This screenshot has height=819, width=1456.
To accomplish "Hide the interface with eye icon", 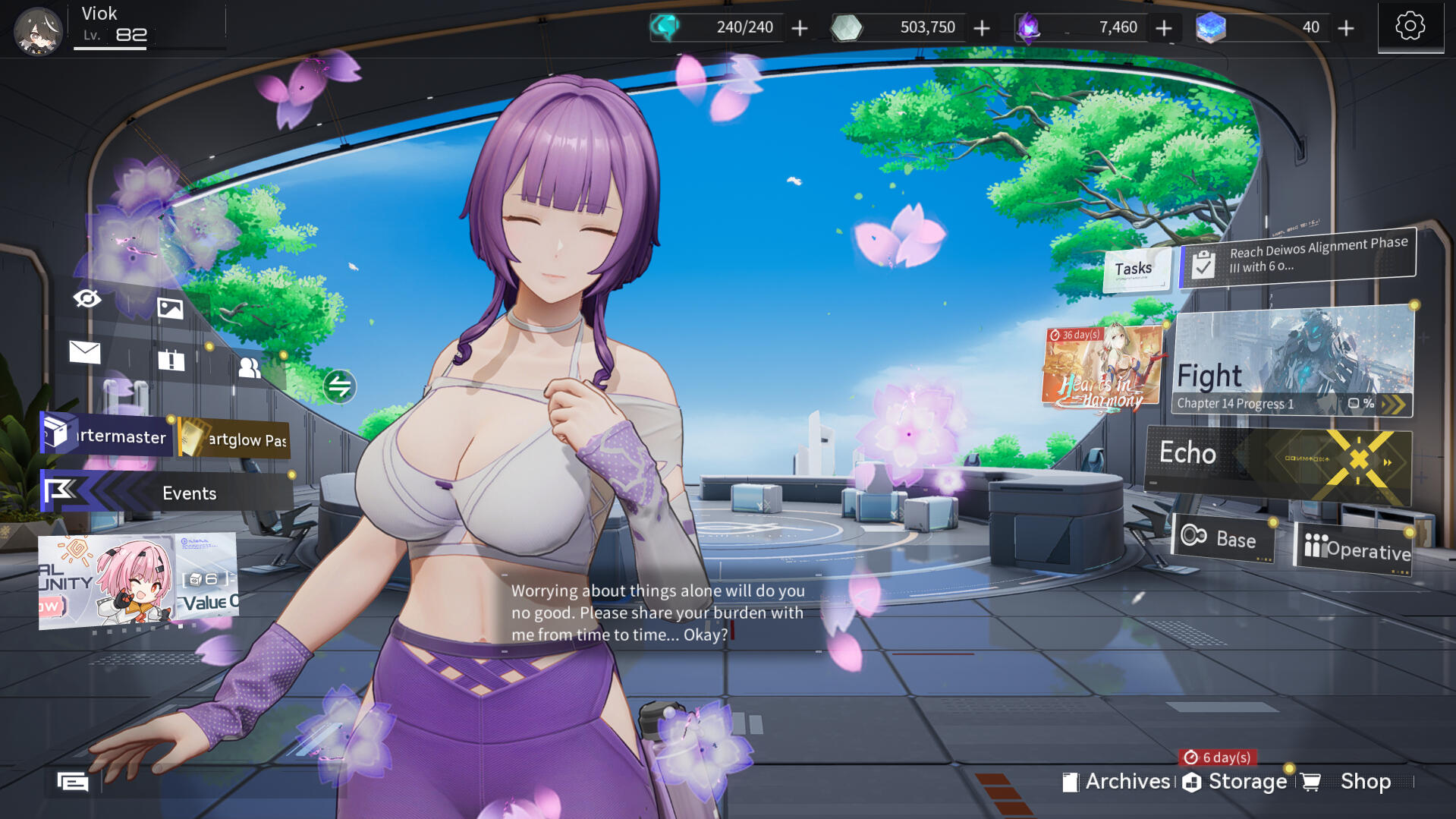I will coord(87,298).
